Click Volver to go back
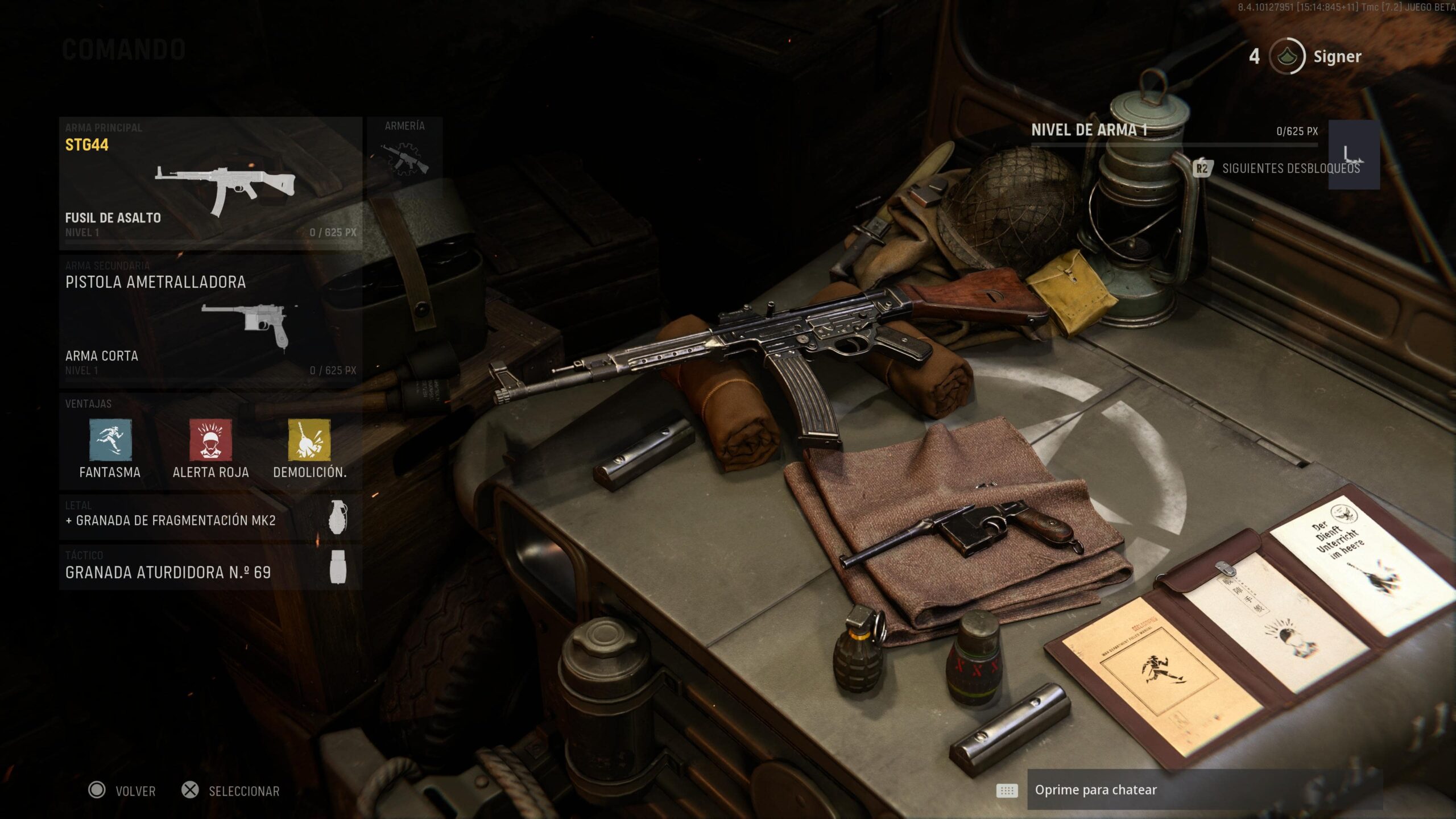Screen dimensions: 1456x819 pyautogui.click(x=122, y=791)
